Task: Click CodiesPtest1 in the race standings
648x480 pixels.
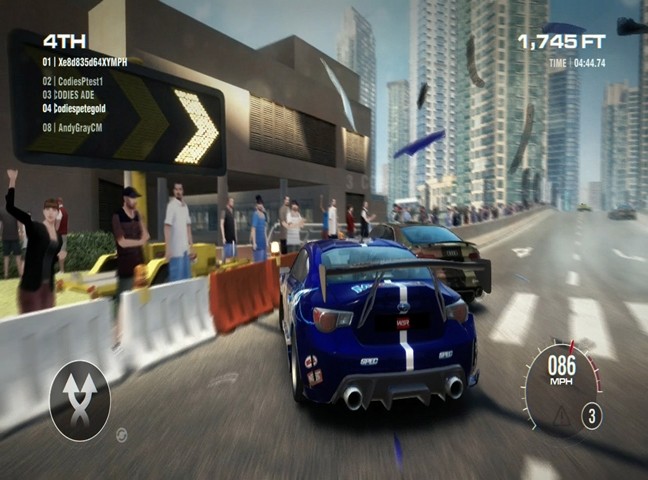Action: pyautogui.click(x=80, y=80)
